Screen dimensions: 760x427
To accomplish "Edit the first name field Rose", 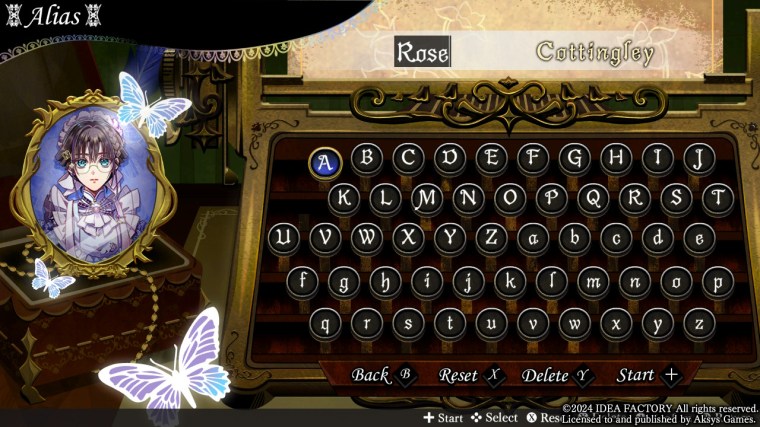I will 423,52.
